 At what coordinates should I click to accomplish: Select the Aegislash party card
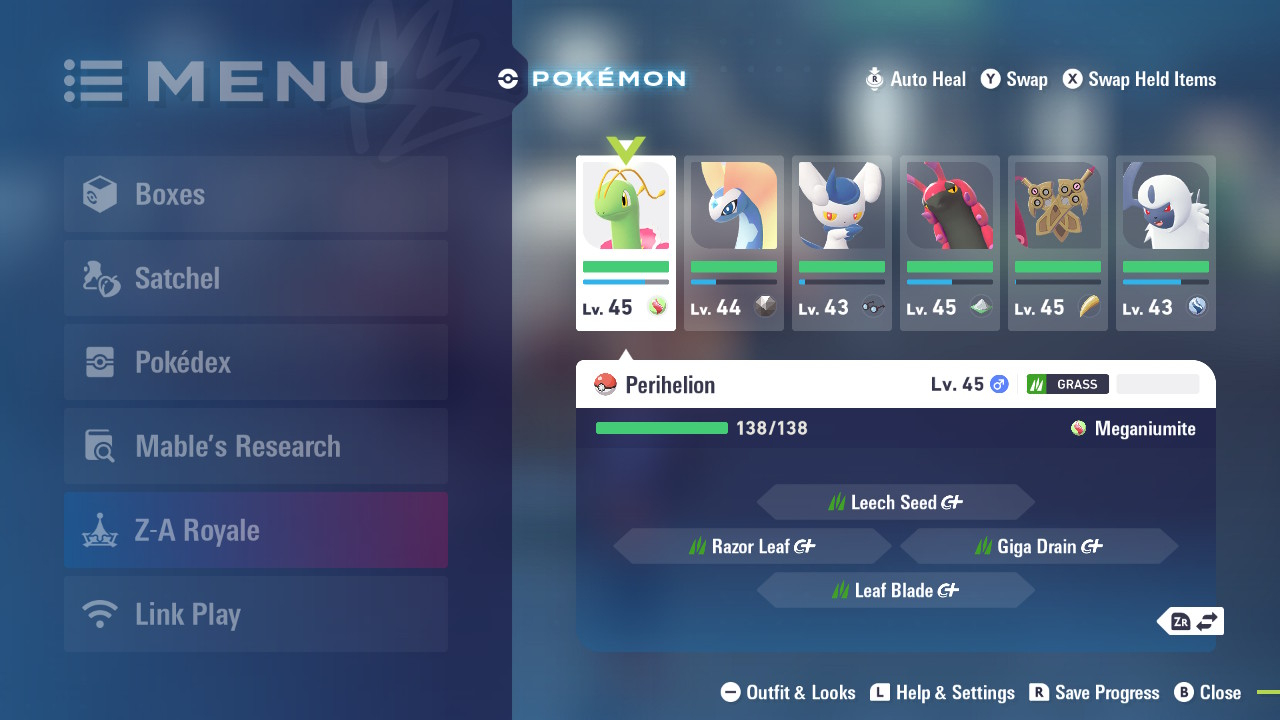point(1058,243)
